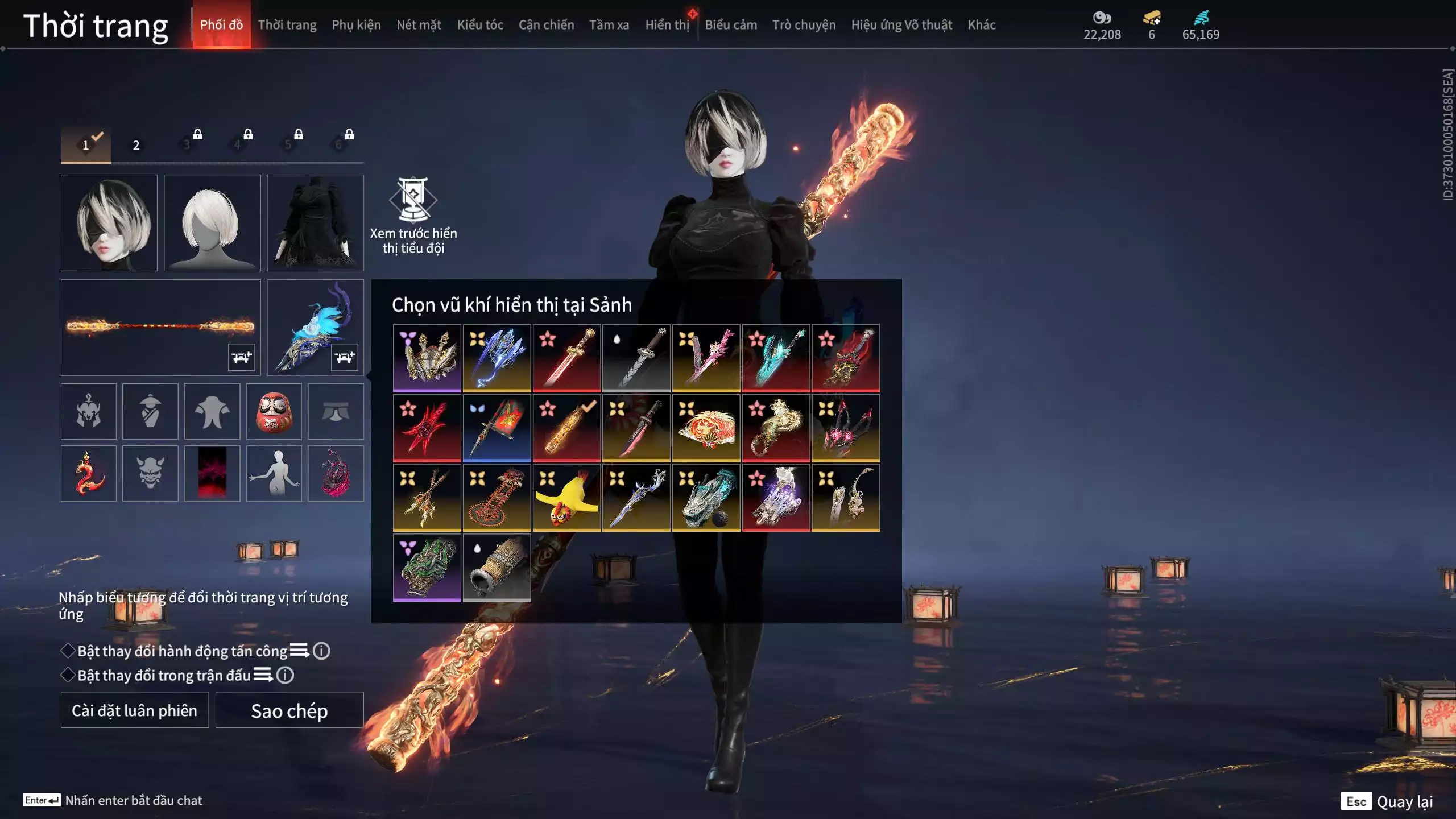The image size is (1456, 819).
Task: Choose the black dress outfit slot
Action: pos(315,222)
